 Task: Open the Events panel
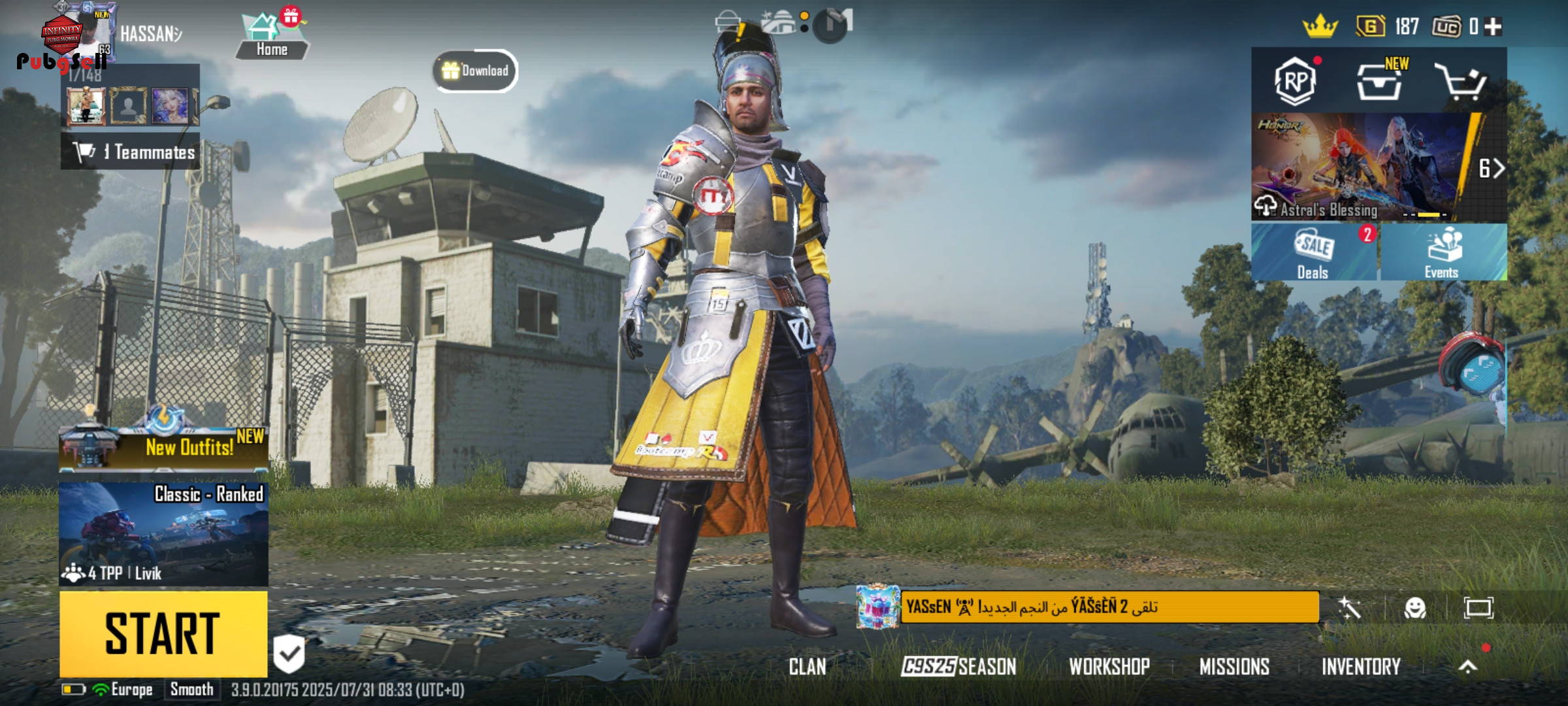coord(1443,252)
